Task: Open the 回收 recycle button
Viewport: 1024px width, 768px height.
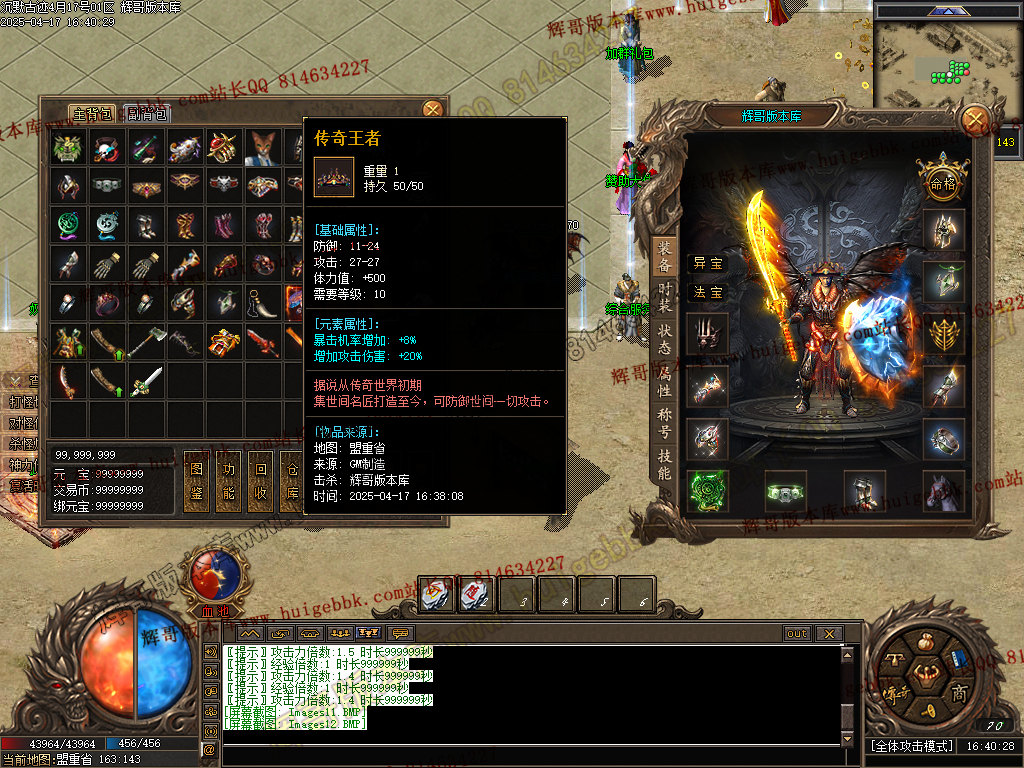Action: 261,480
